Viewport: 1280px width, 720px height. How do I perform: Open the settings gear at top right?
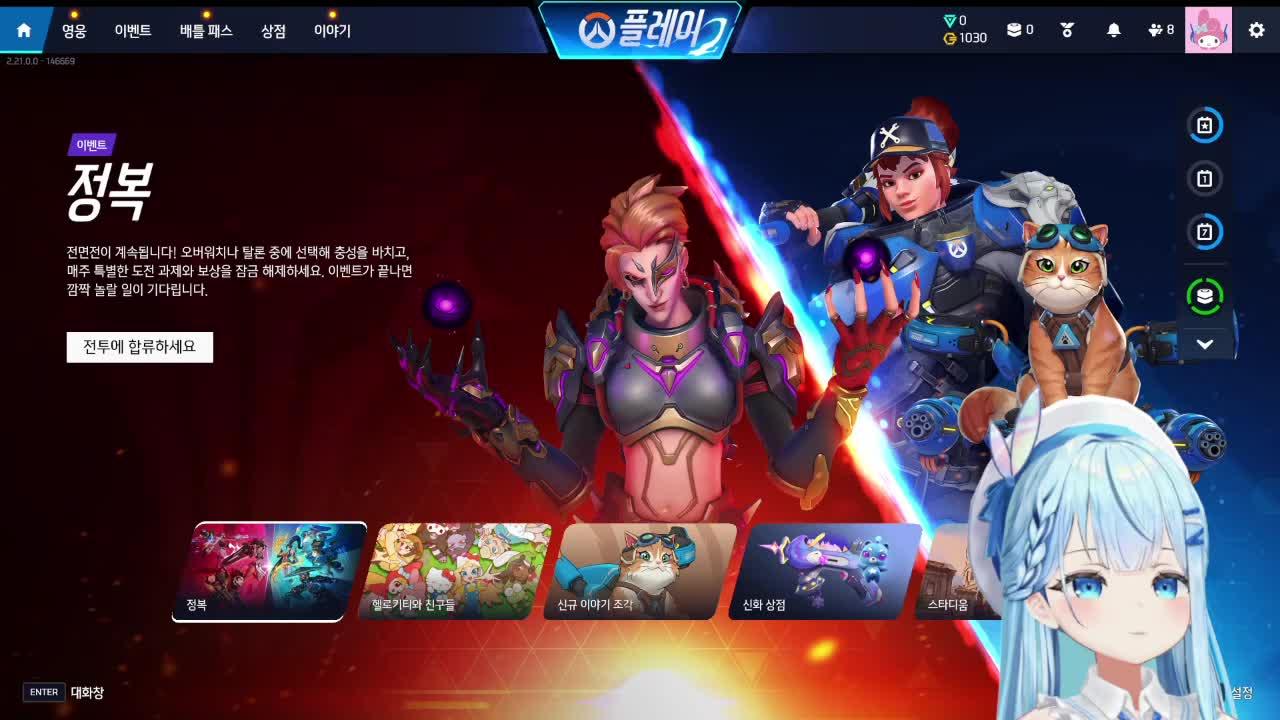(1256, 29)
